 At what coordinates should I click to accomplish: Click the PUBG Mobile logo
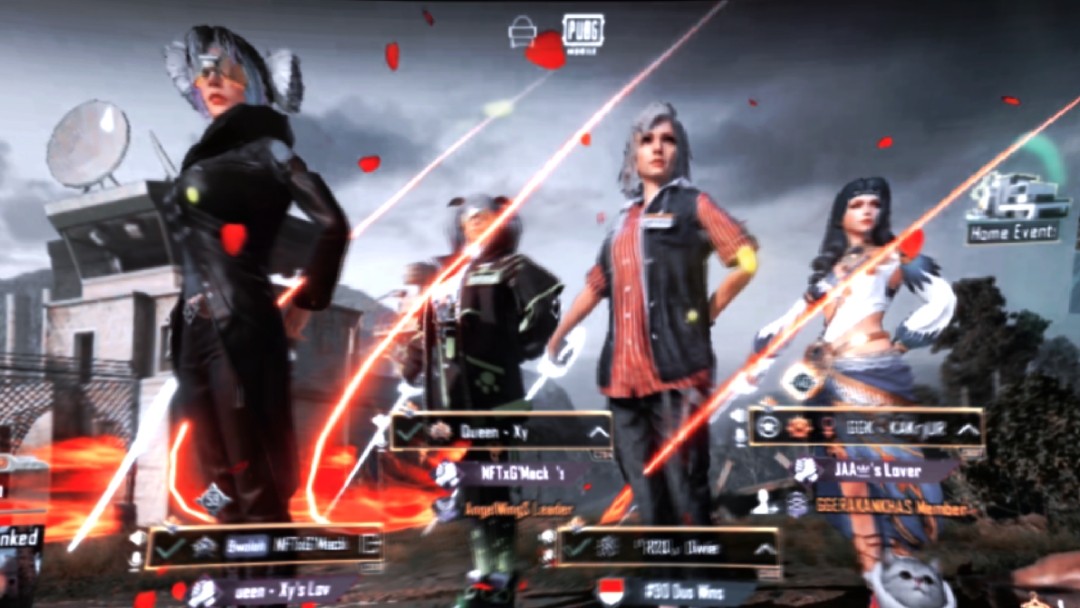click(580, 33)
